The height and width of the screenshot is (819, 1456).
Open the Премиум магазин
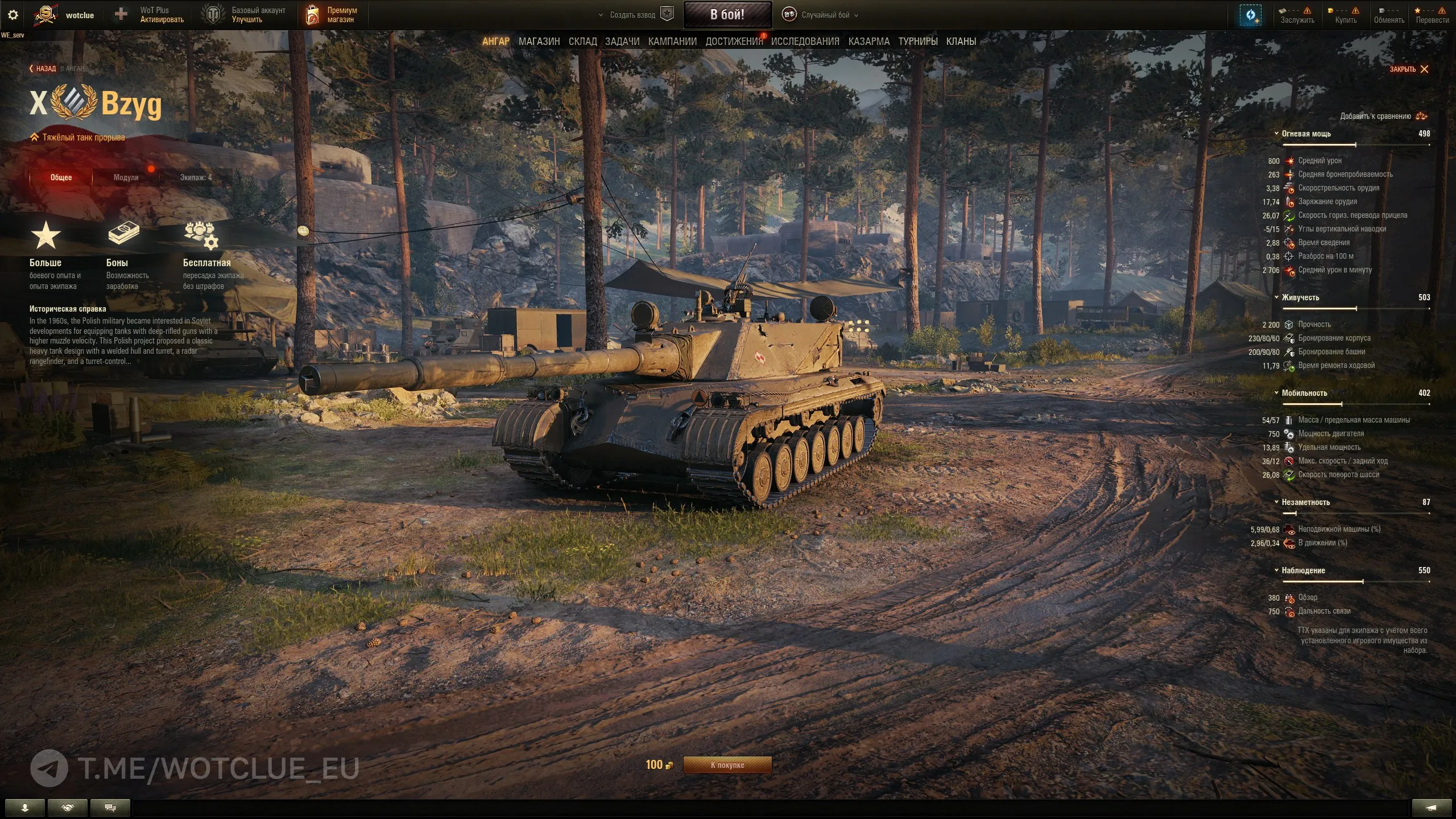pos(334,15)
